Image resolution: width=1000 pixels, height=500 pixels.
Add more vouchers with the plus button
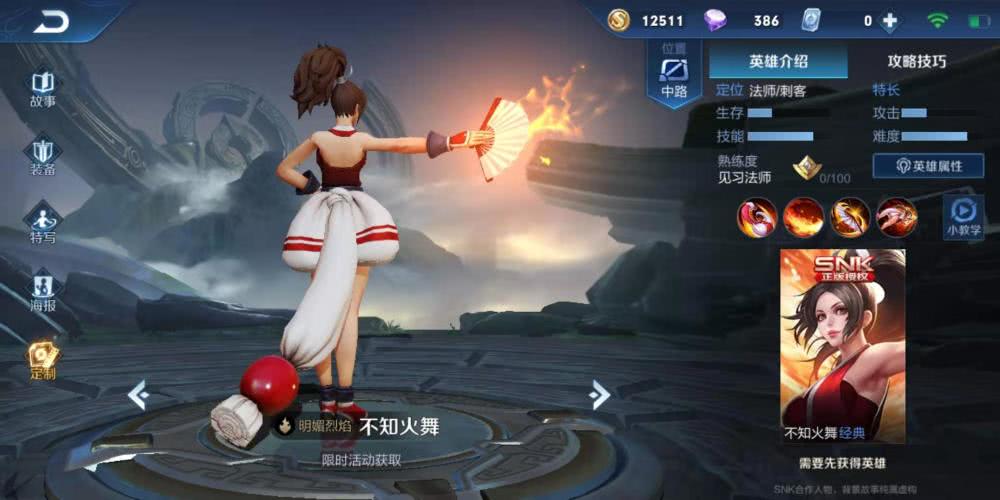(x=889, y=21)
